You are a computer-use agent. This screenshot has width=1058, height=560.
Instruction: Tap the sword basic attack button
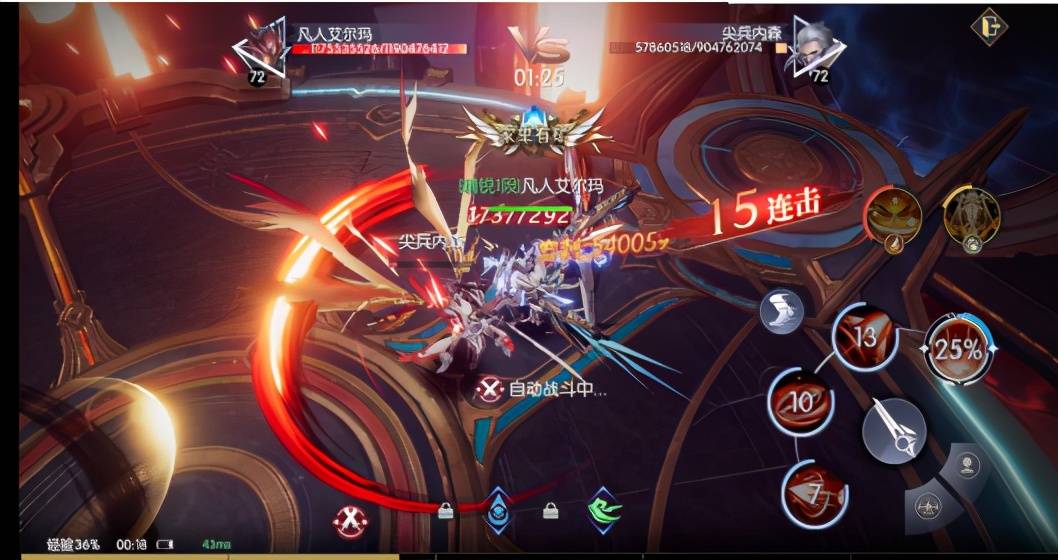[x=893, y=431]
